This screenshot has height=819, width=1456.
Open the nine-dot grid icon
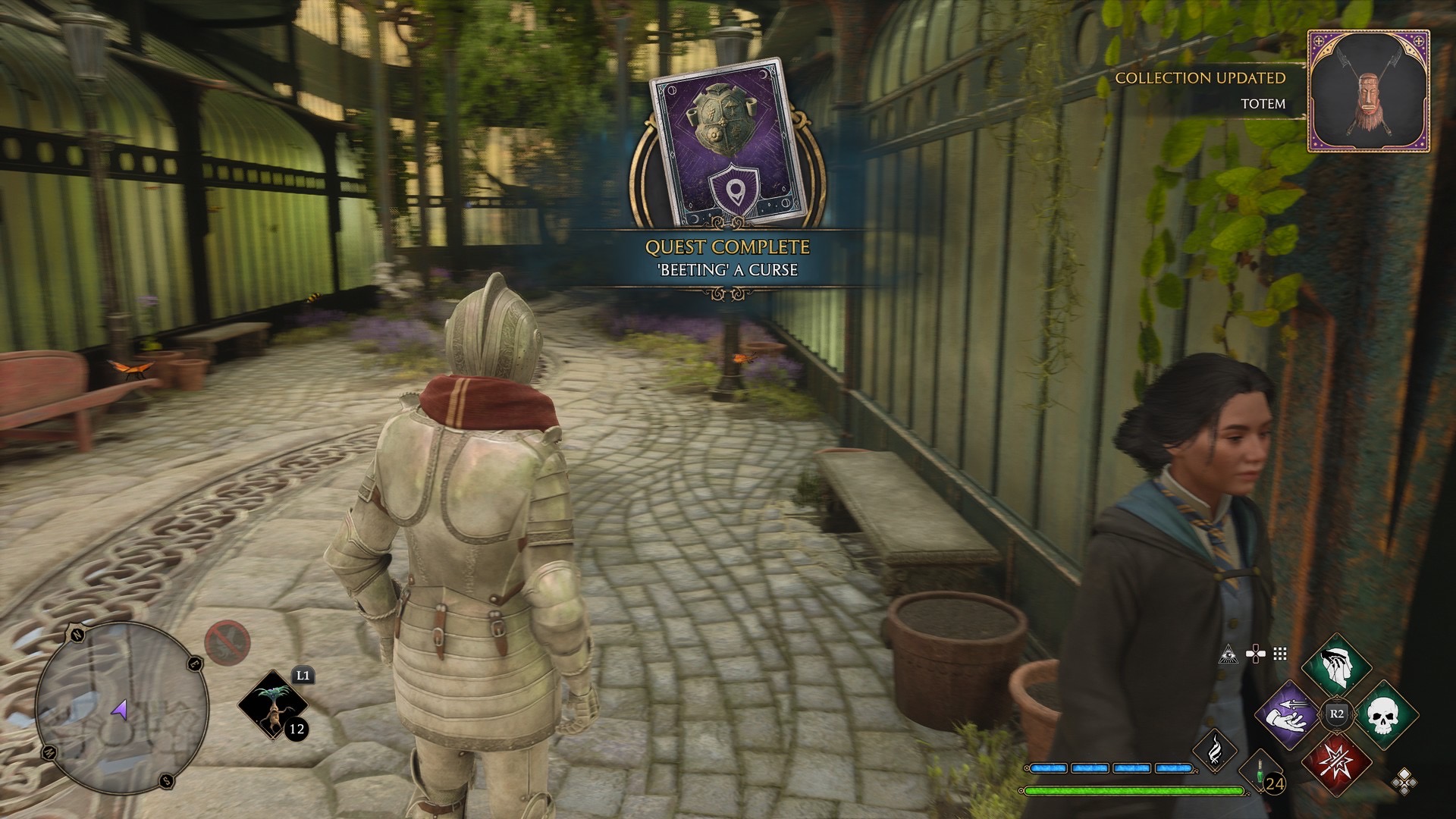1280,654
